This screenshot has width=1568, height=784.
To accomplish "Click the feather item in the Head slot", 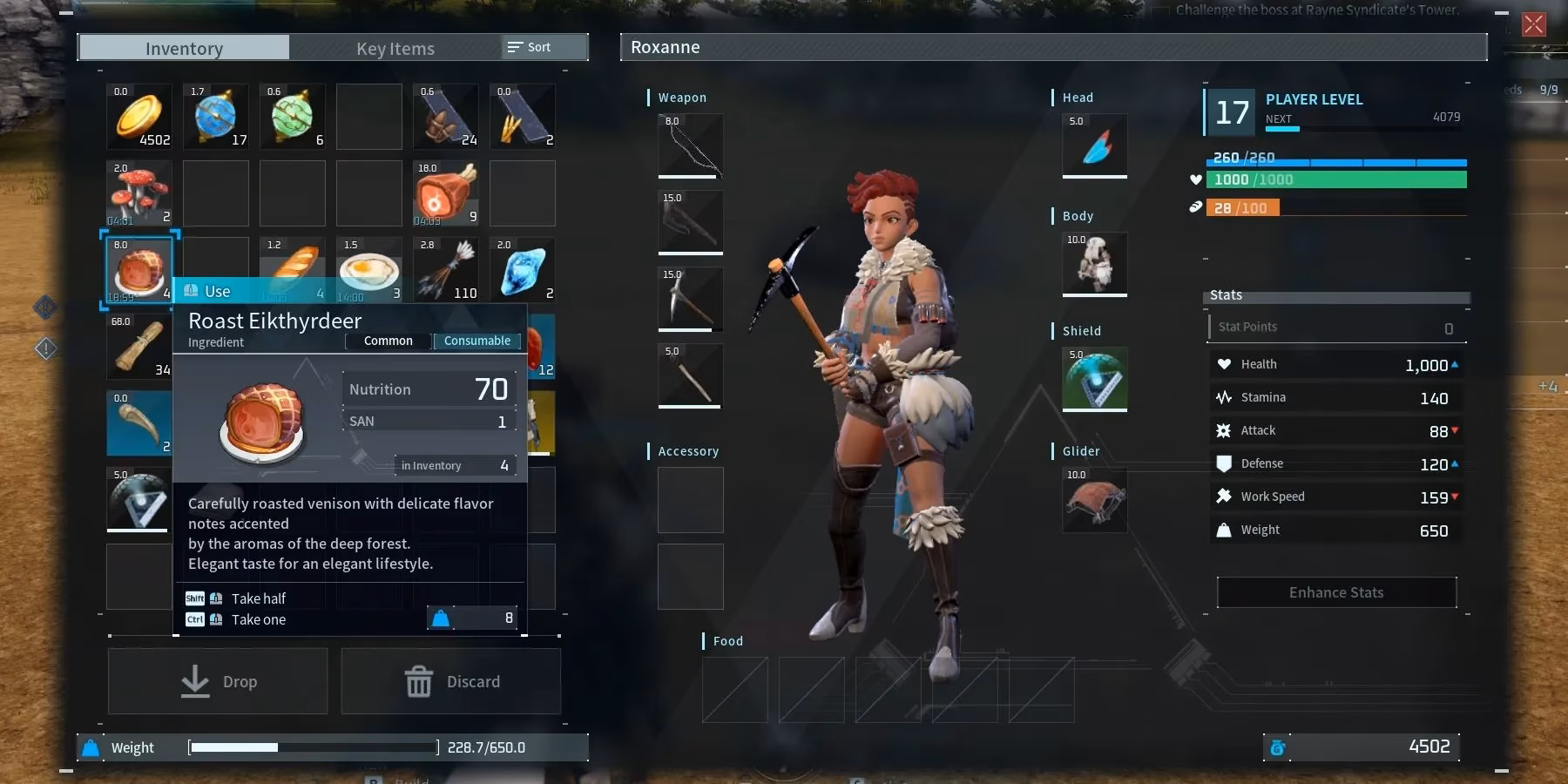I will point(1093,146).
